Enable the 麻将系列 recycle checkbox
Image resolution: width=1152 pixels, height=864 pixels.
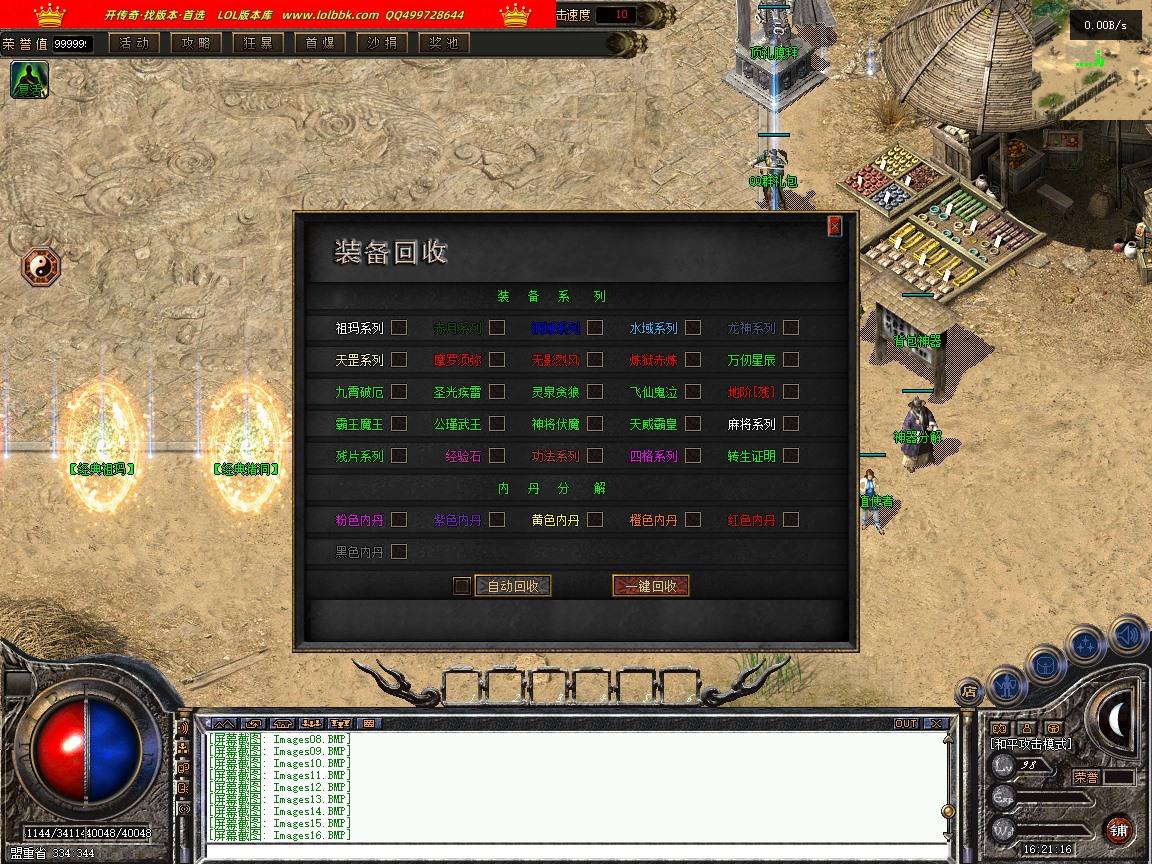(x=790, y=423)
